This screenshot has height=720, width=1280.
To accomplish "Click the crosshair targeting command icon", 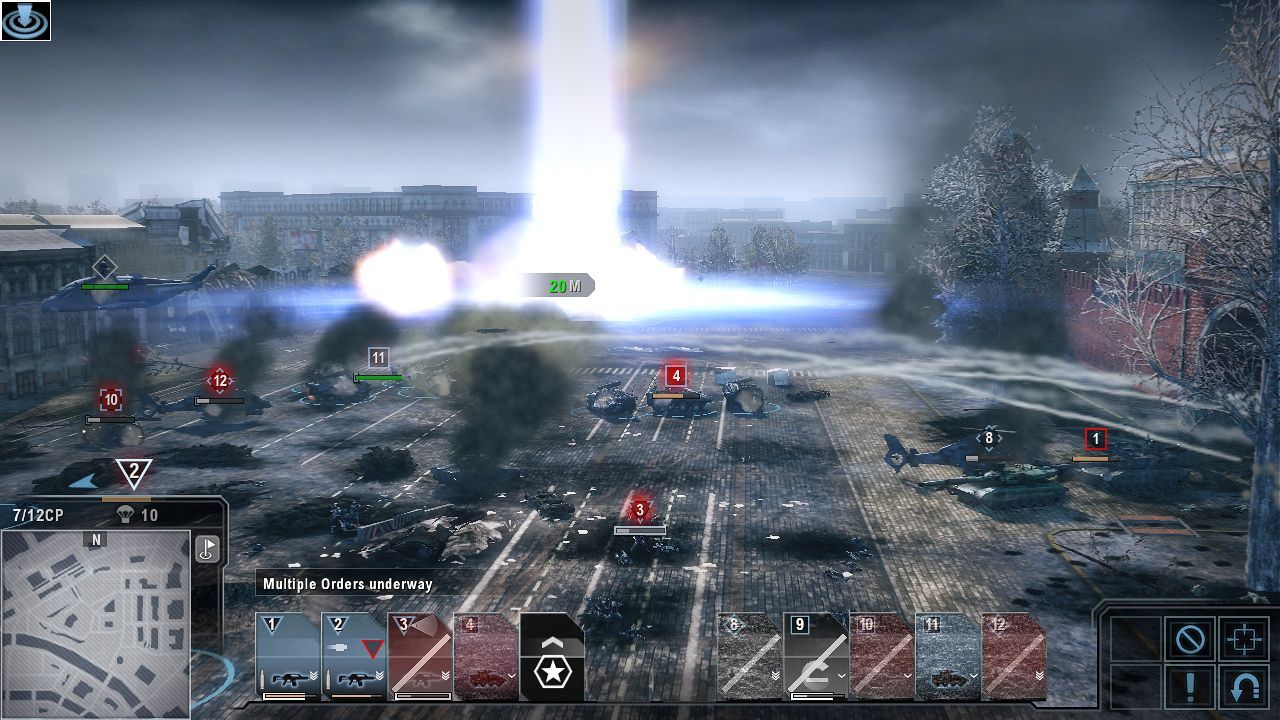I will [1244, 637].
